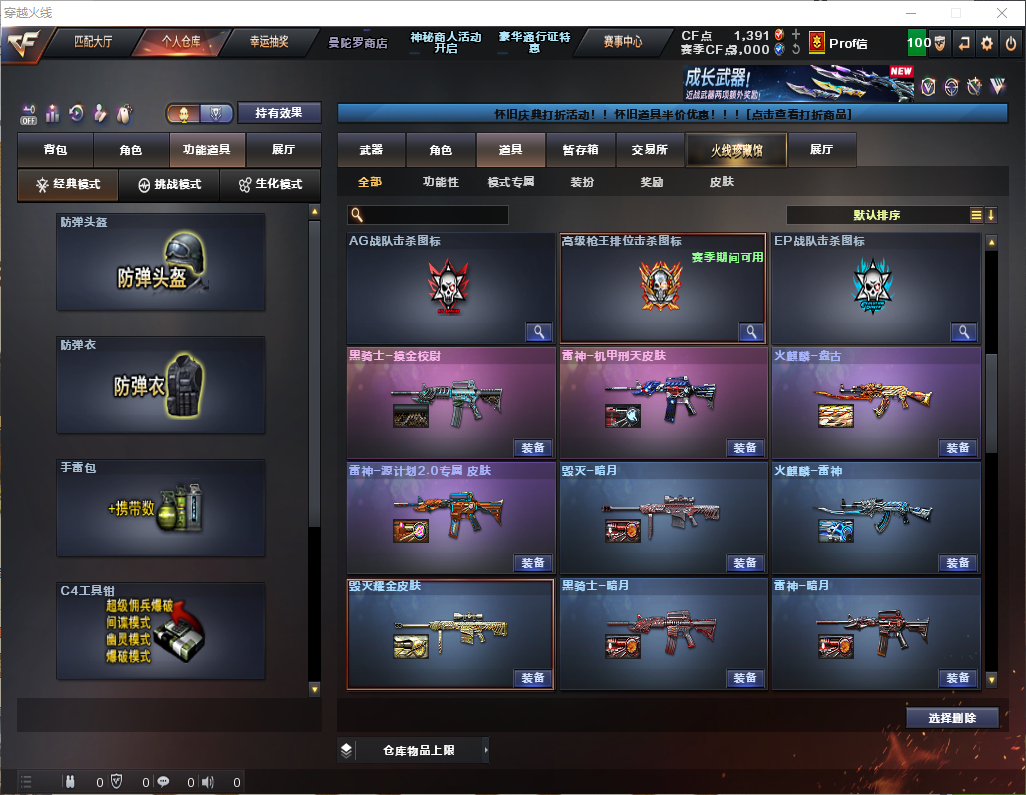
Task: Open the 默认排序 sort dropdown
Action: coord(877,215)
